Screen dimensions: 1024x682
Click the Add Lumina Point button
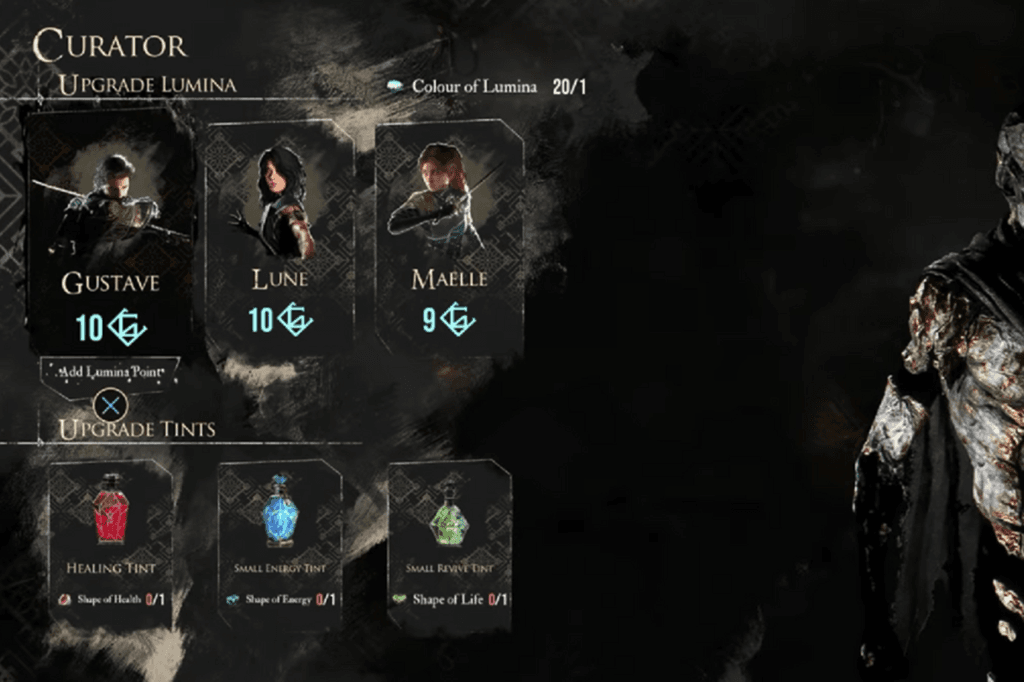(x=110, y=372)
